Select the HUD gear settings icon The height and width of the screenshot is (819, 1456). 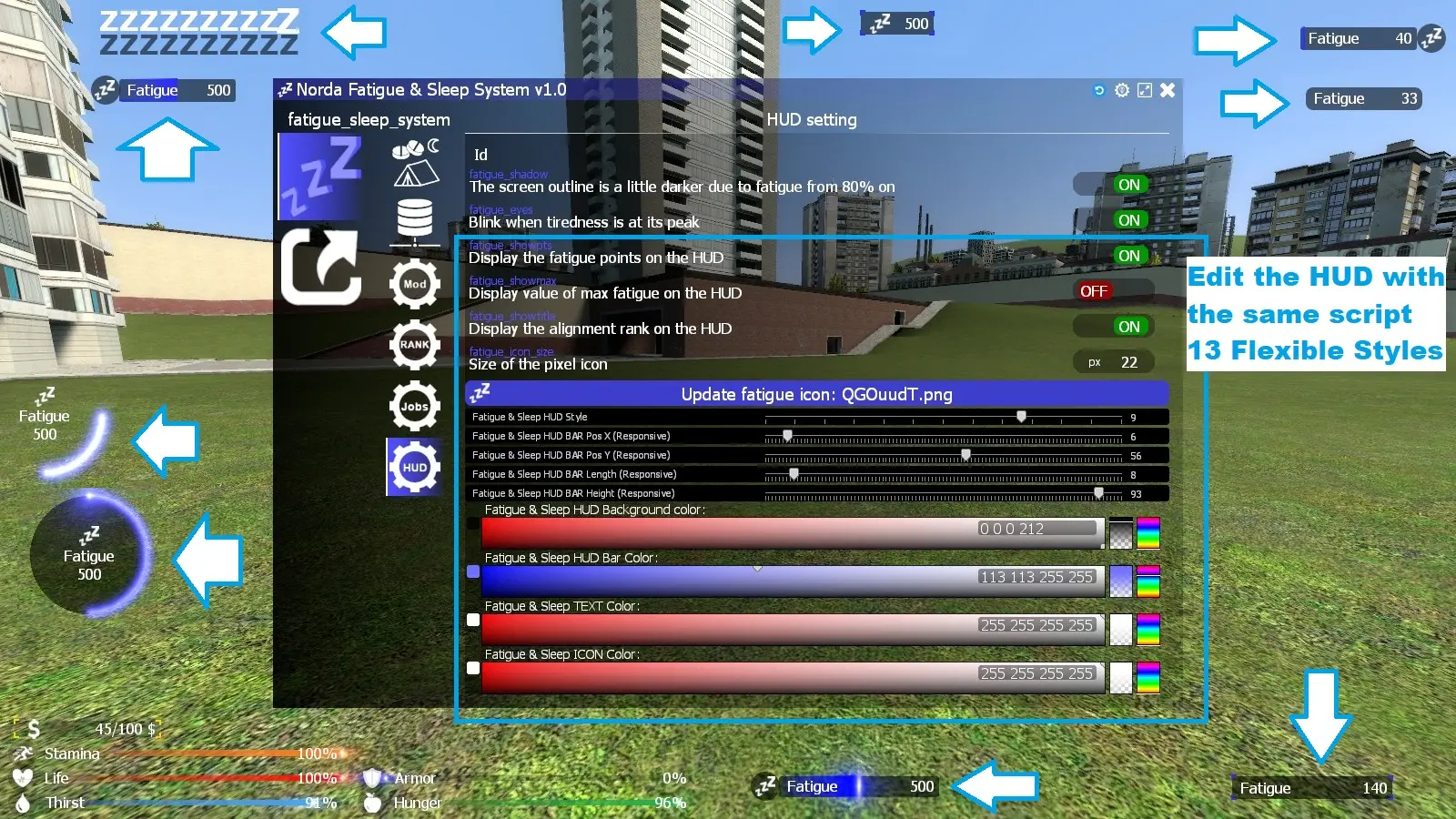pyautogui.click(x=415, y=467)
